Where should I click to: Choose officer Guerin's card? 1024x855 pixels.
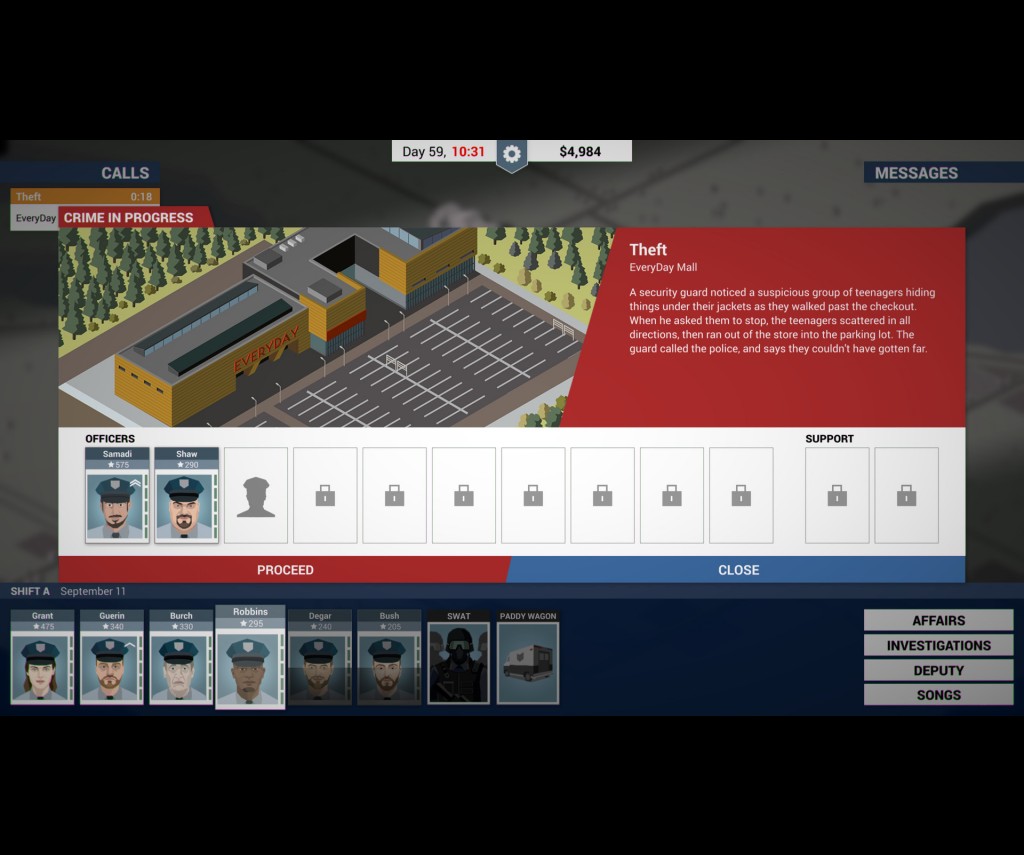112,657
